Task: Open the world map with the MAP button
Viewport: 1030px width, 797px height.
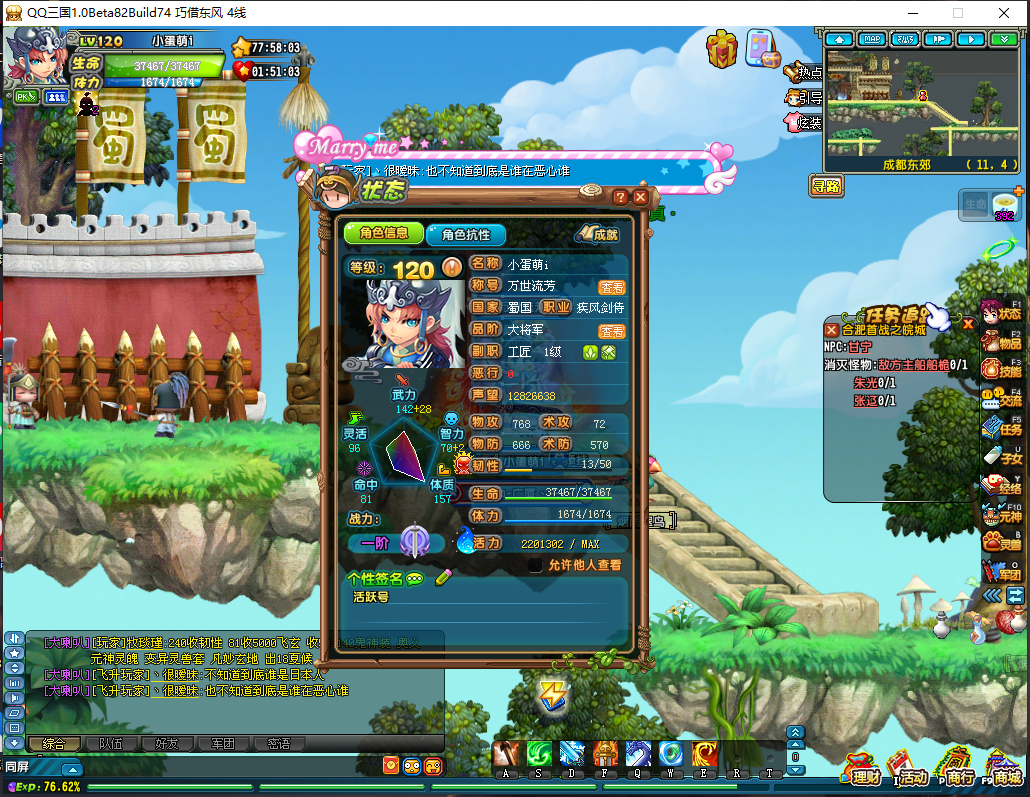Action: (872, 39)
